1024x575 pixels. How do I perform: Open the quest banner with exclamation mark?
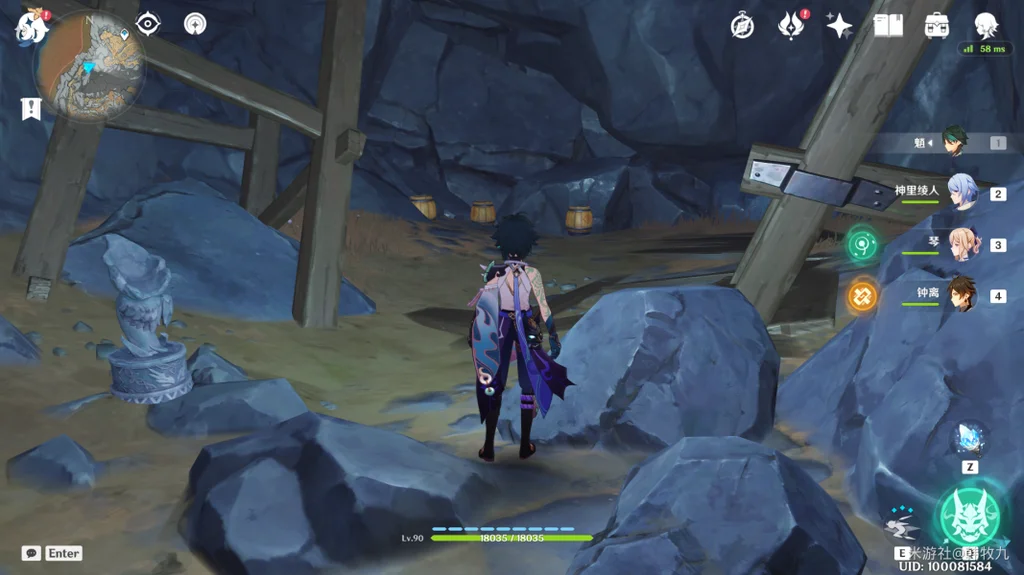[x=31, y=109]
